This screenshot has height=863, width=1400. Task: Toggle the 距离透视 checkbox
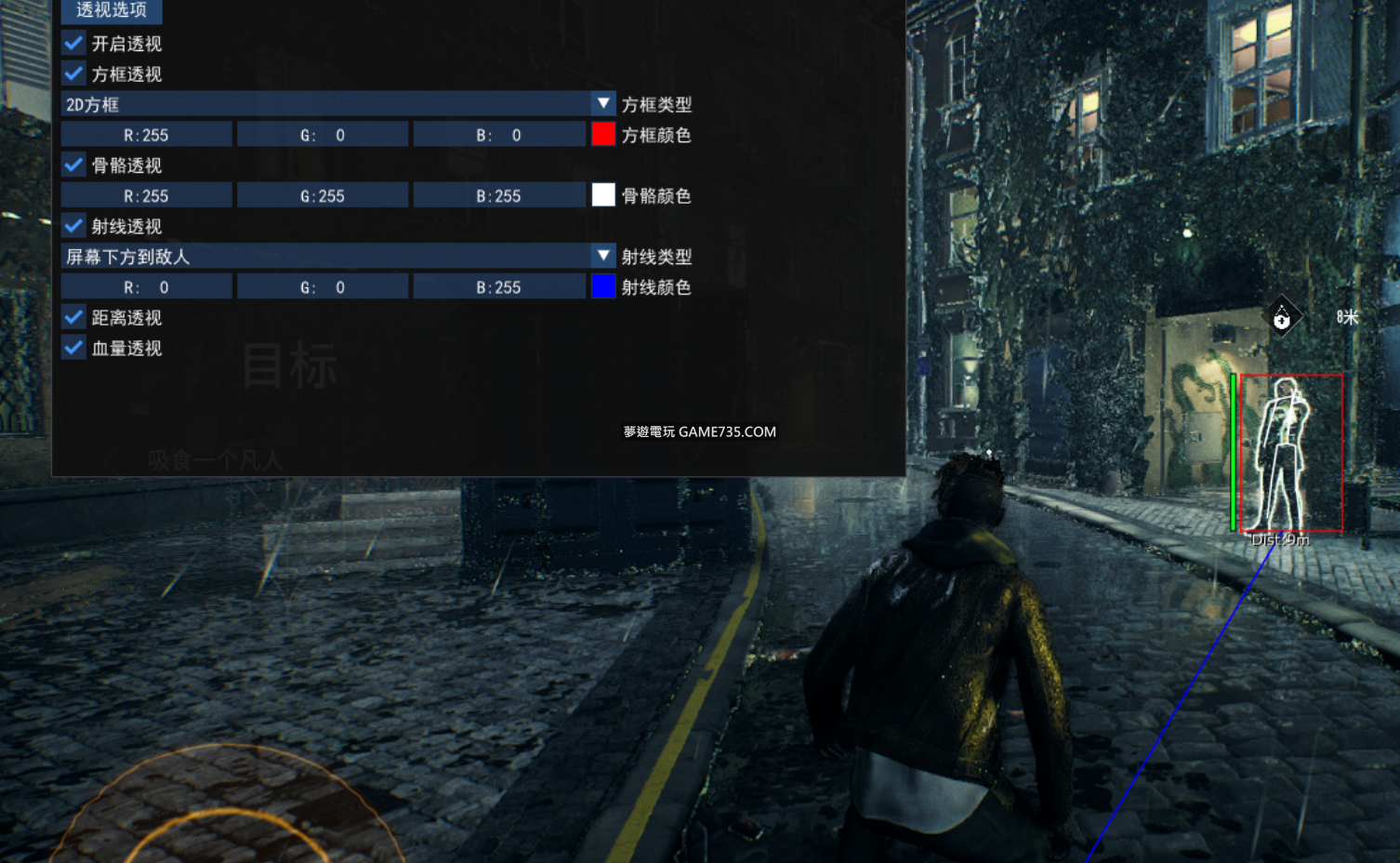(x=74, y=317)
